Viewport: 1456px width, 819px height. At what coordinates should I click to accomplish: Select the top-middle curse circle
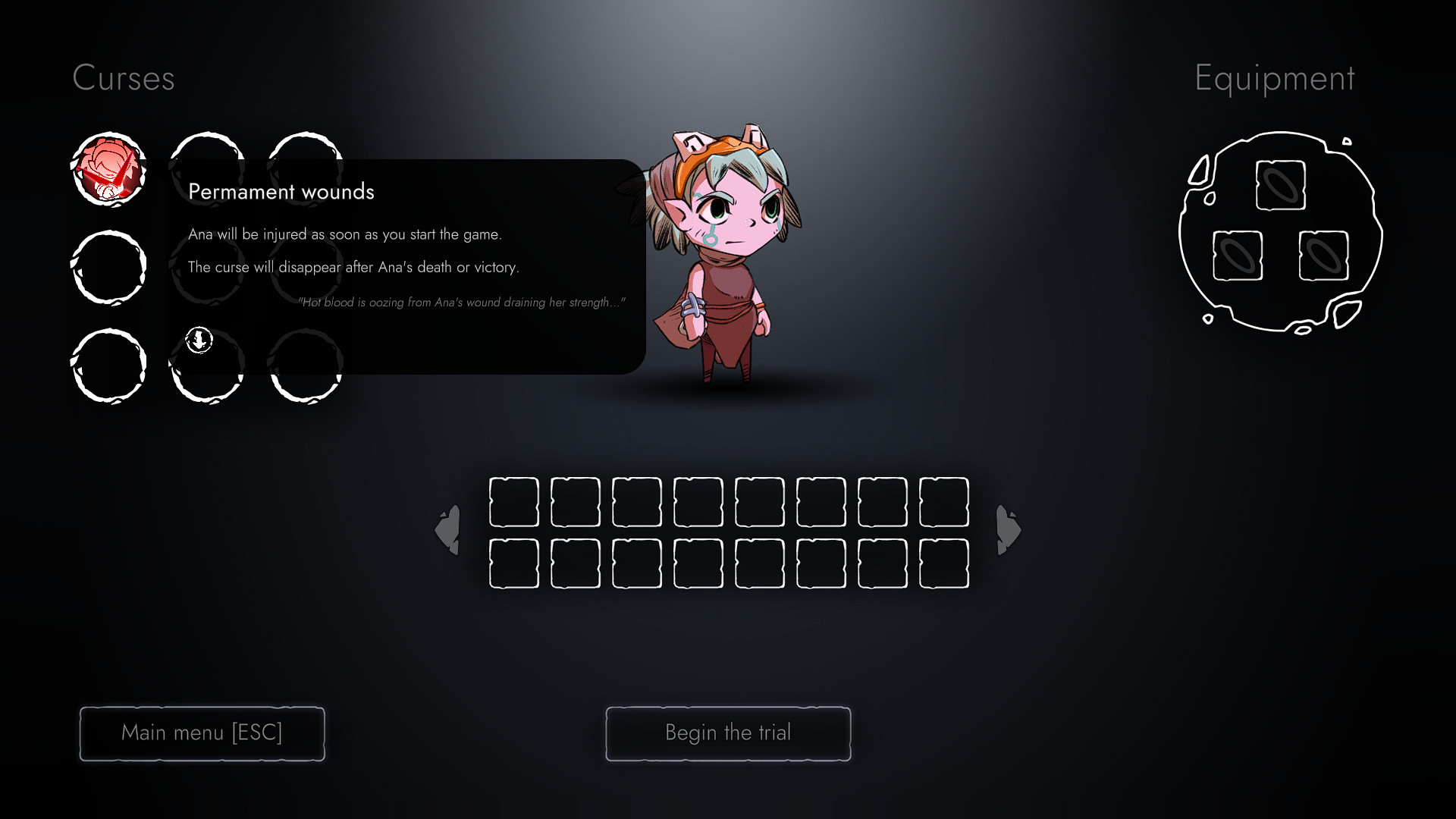point(207,170)
